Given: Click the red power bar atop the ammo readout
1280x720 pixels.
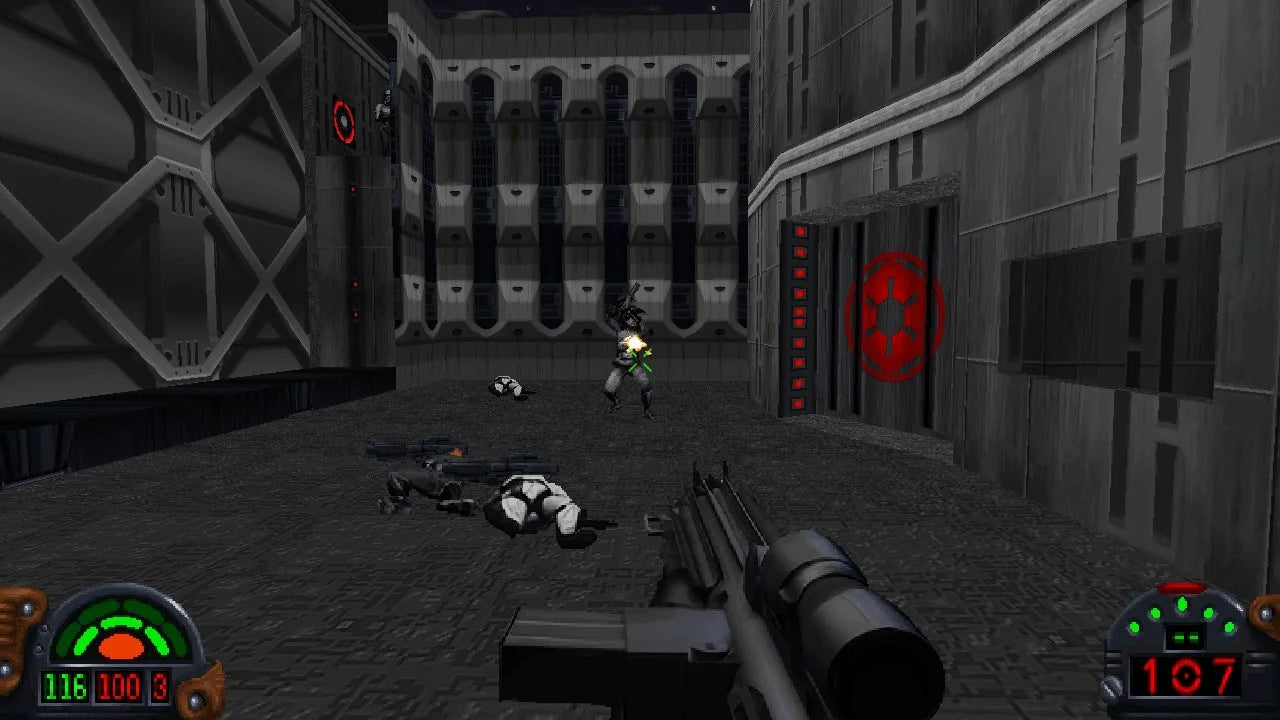Looking at the screenshot, I should (x=1181, y=587).
